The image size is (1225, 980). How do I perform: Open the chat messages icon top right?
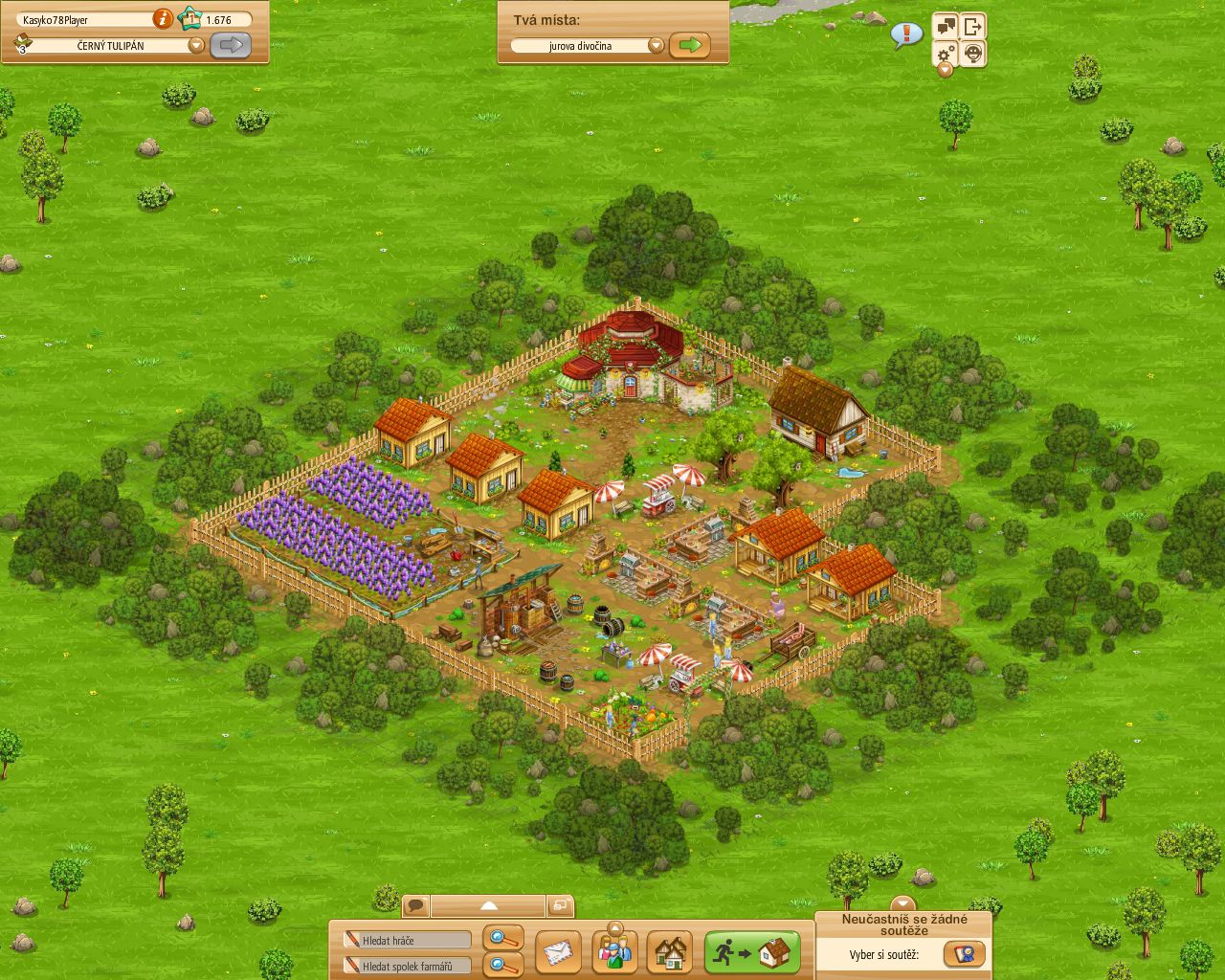(945, 25)
